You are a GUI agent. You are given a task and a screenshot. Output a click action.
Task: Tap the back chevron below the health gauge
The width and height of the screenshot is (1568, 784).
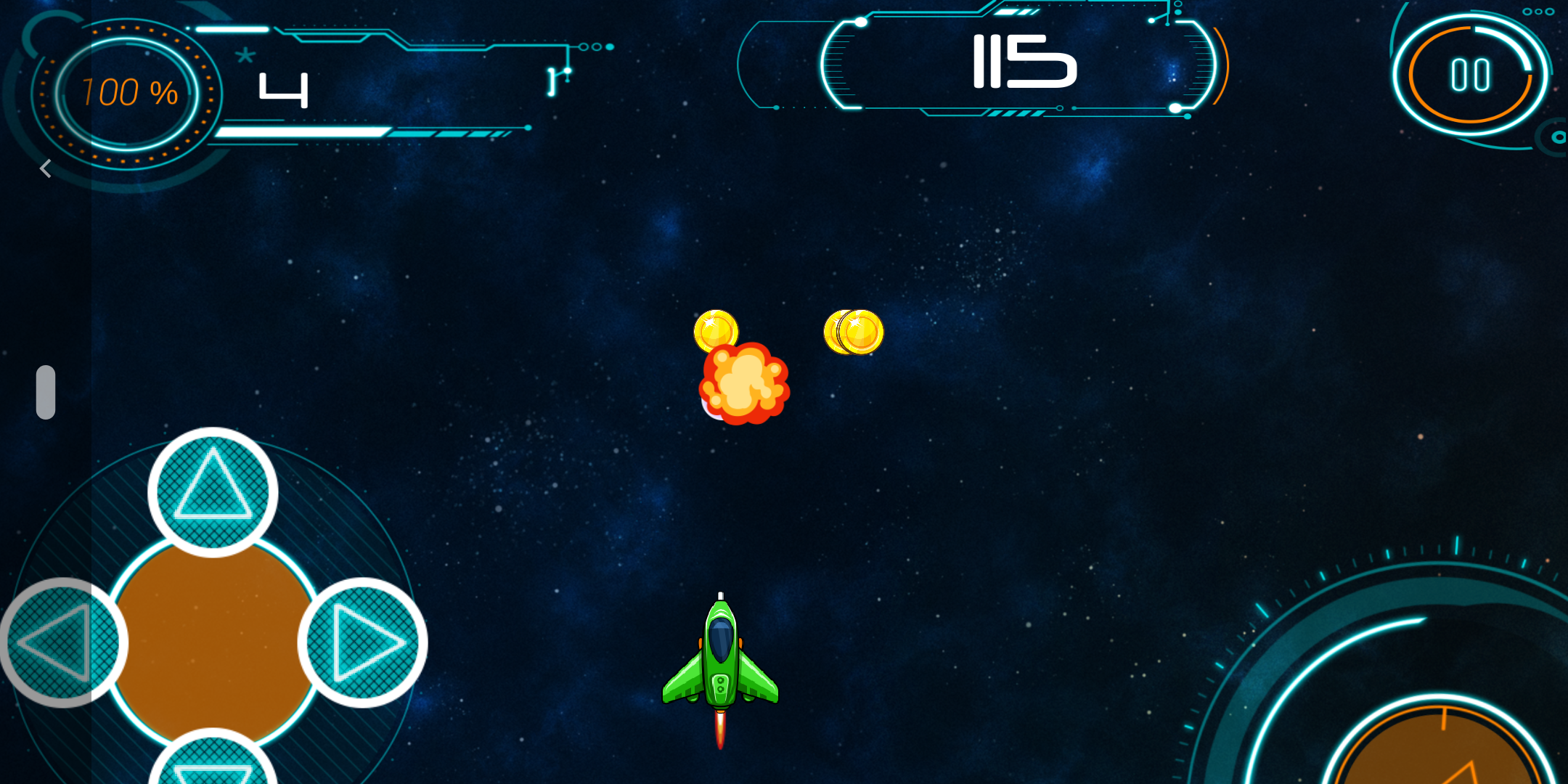click(x=45, y=168)
